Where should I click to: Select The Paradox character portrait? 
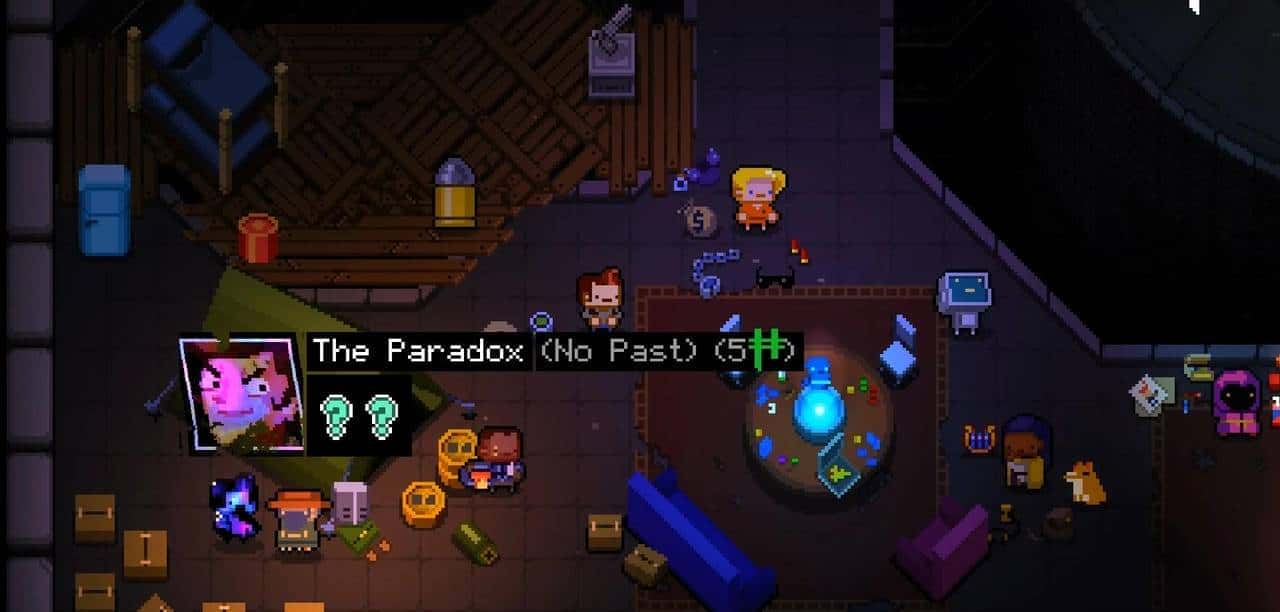pos(240,394)
